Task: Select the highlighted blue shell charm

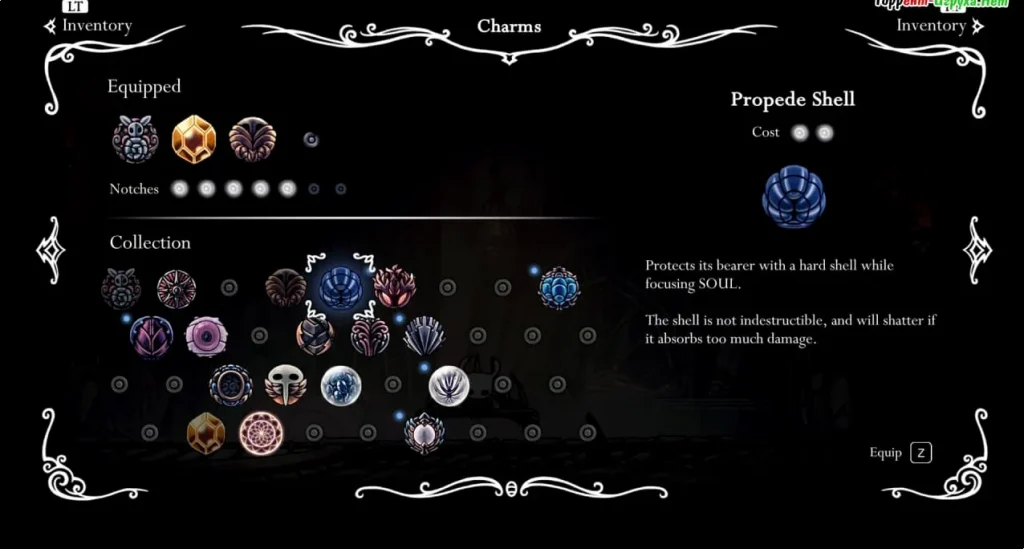Action: [341, 288]
